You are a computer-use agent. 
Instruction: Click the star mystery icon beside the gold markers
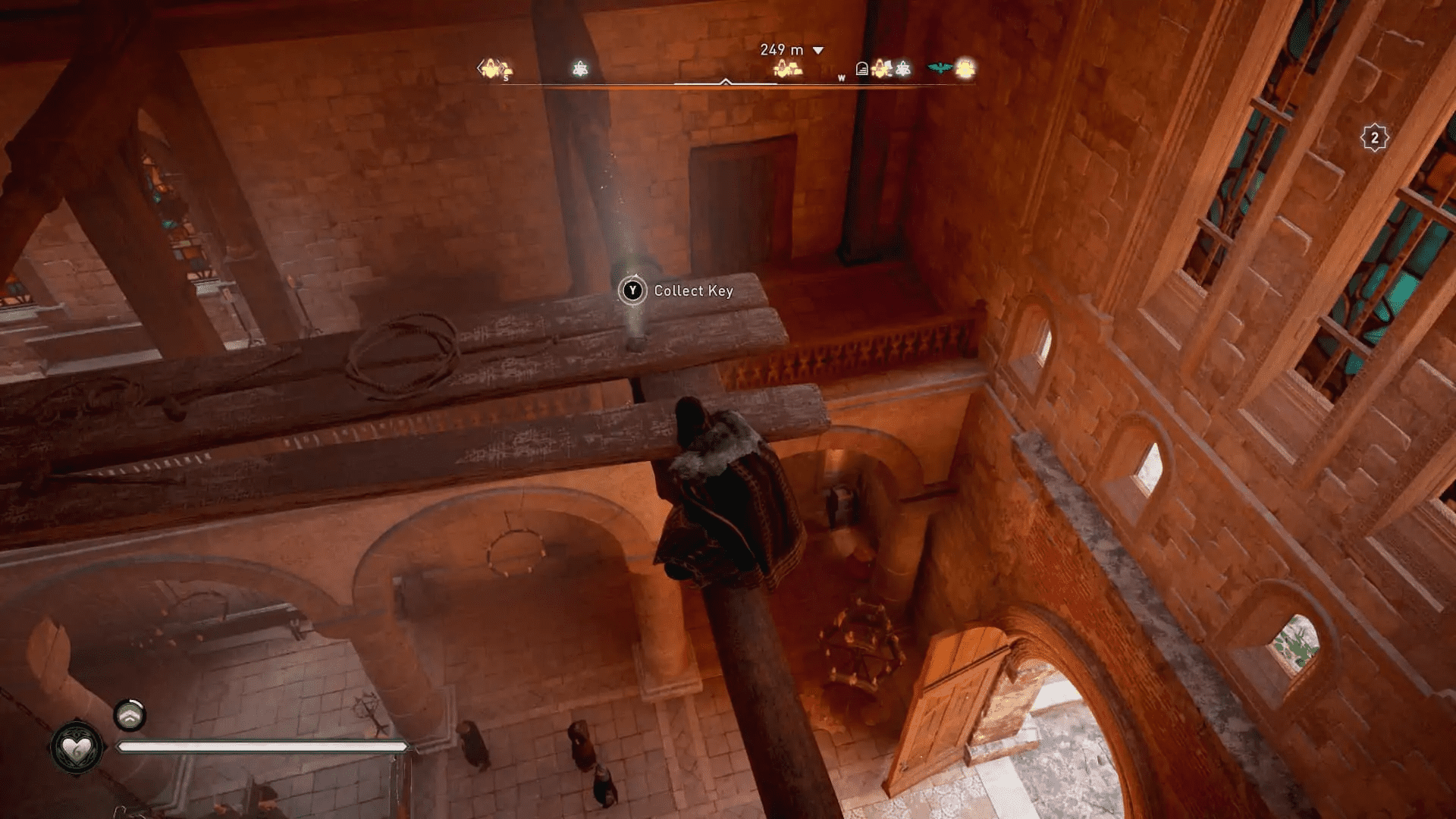902,69
